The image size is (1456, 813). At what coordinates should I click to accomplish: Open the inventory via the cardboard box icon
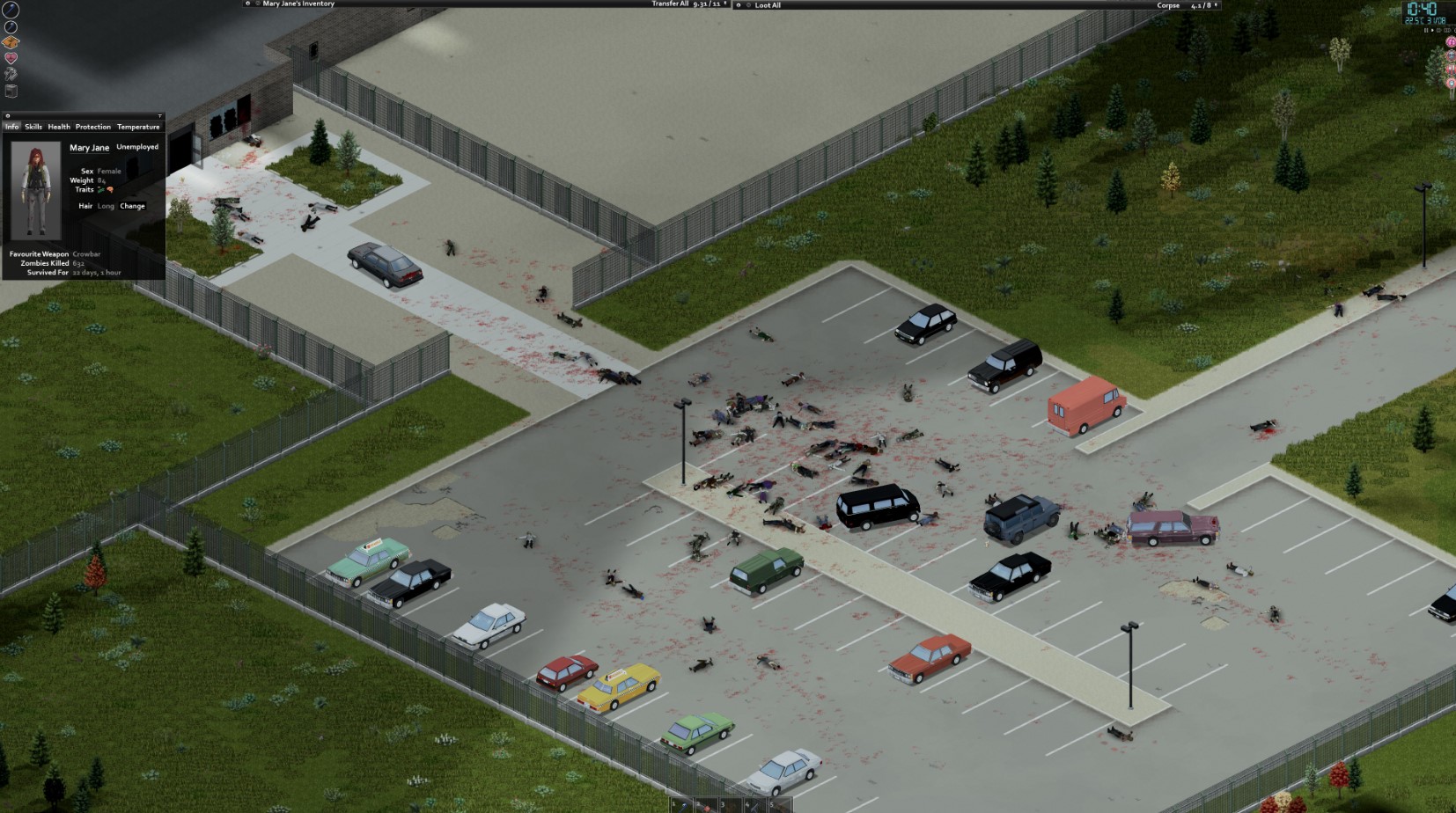pos(10,41)
